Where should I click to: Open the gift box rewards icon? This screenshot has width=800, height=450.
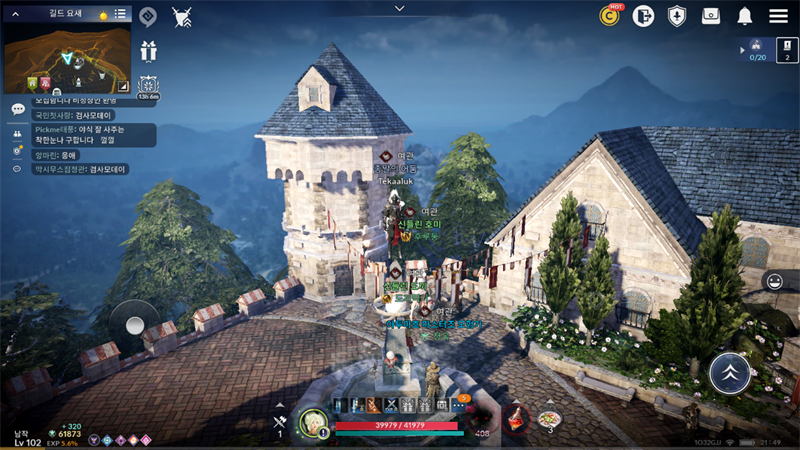(x=149, y=51)
